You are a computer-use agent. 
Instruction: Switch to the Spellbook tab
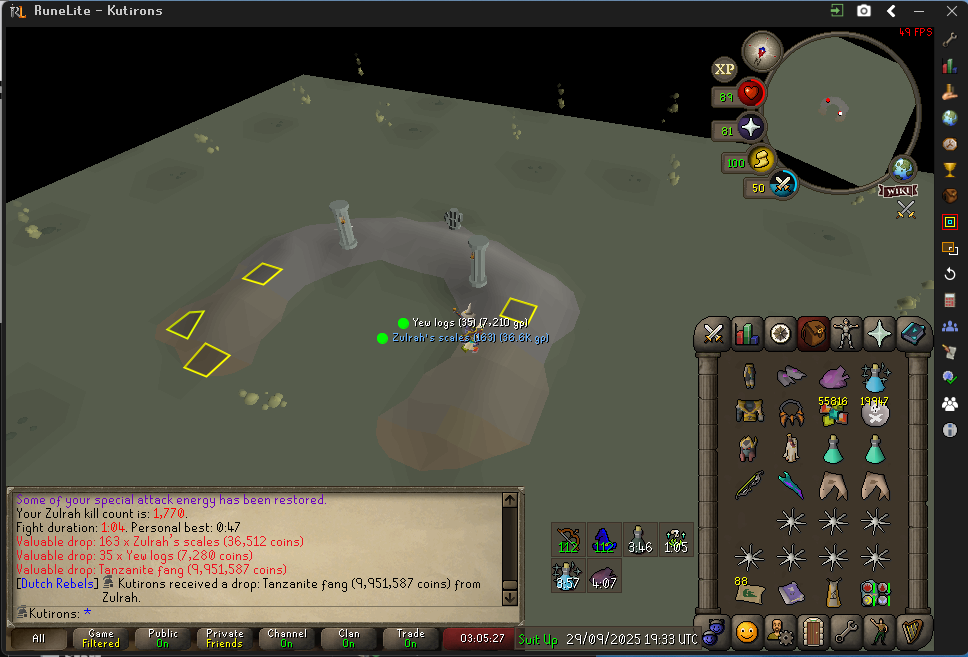coord(914,333)
